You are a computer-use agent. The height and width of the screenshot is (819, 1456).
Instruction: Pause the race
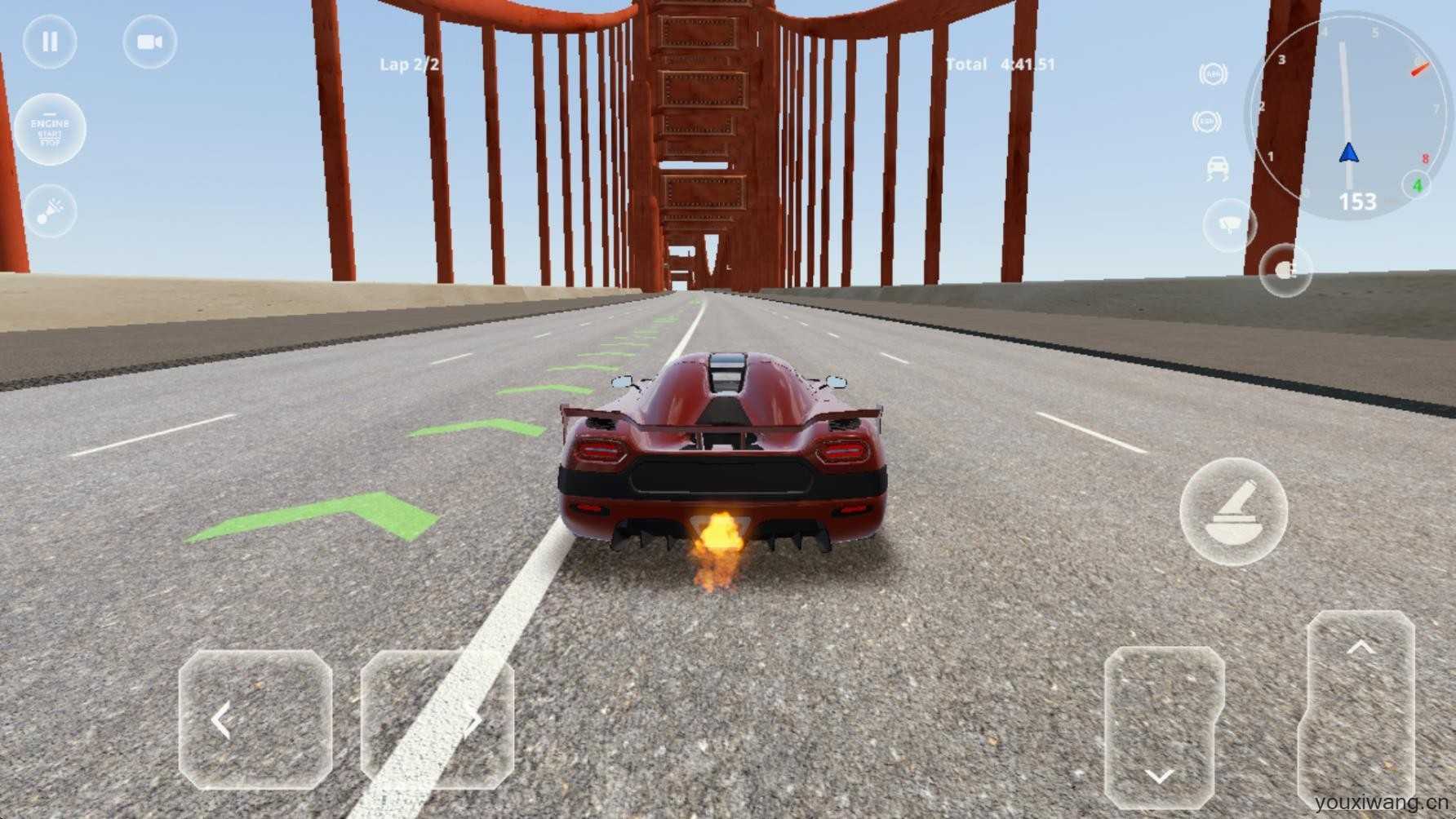coord(50,42)
